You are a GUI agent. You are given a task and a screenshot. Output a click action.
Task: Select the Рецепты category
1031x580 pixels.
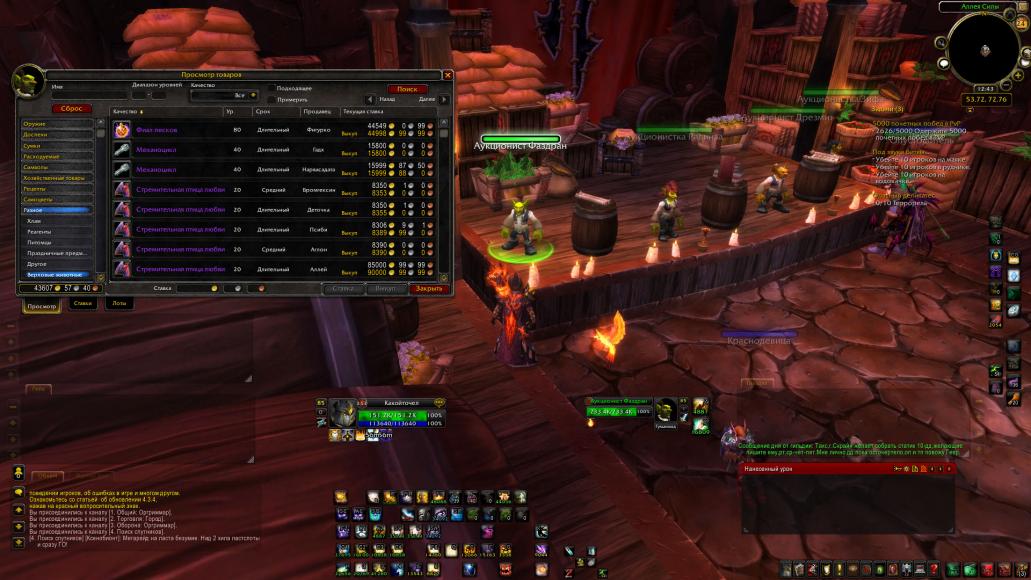[x=35, y=188]
